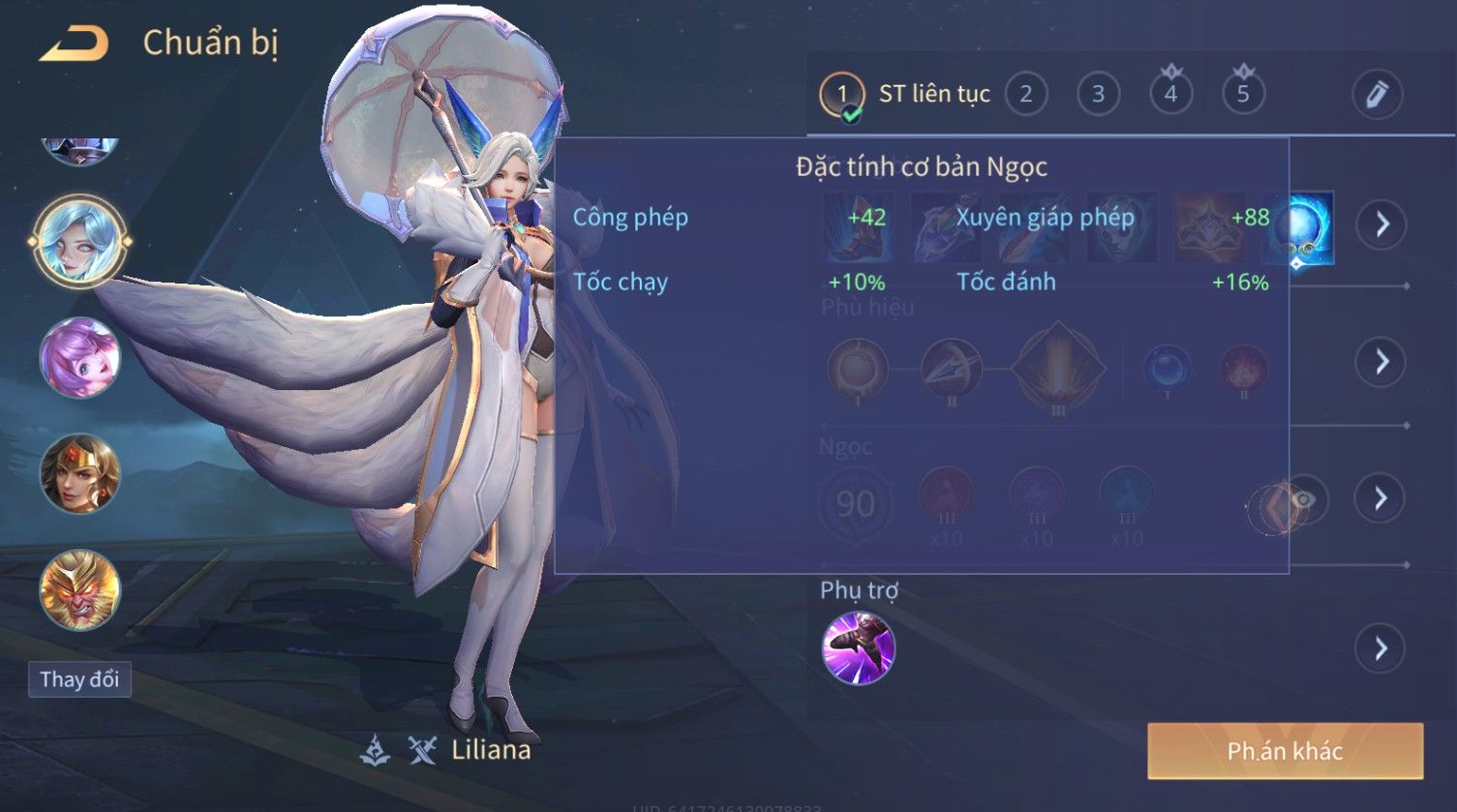Screen dimensions: 1457x812
Task: Select the Phụ trợ boot skill icon
Action: point(858,648)
